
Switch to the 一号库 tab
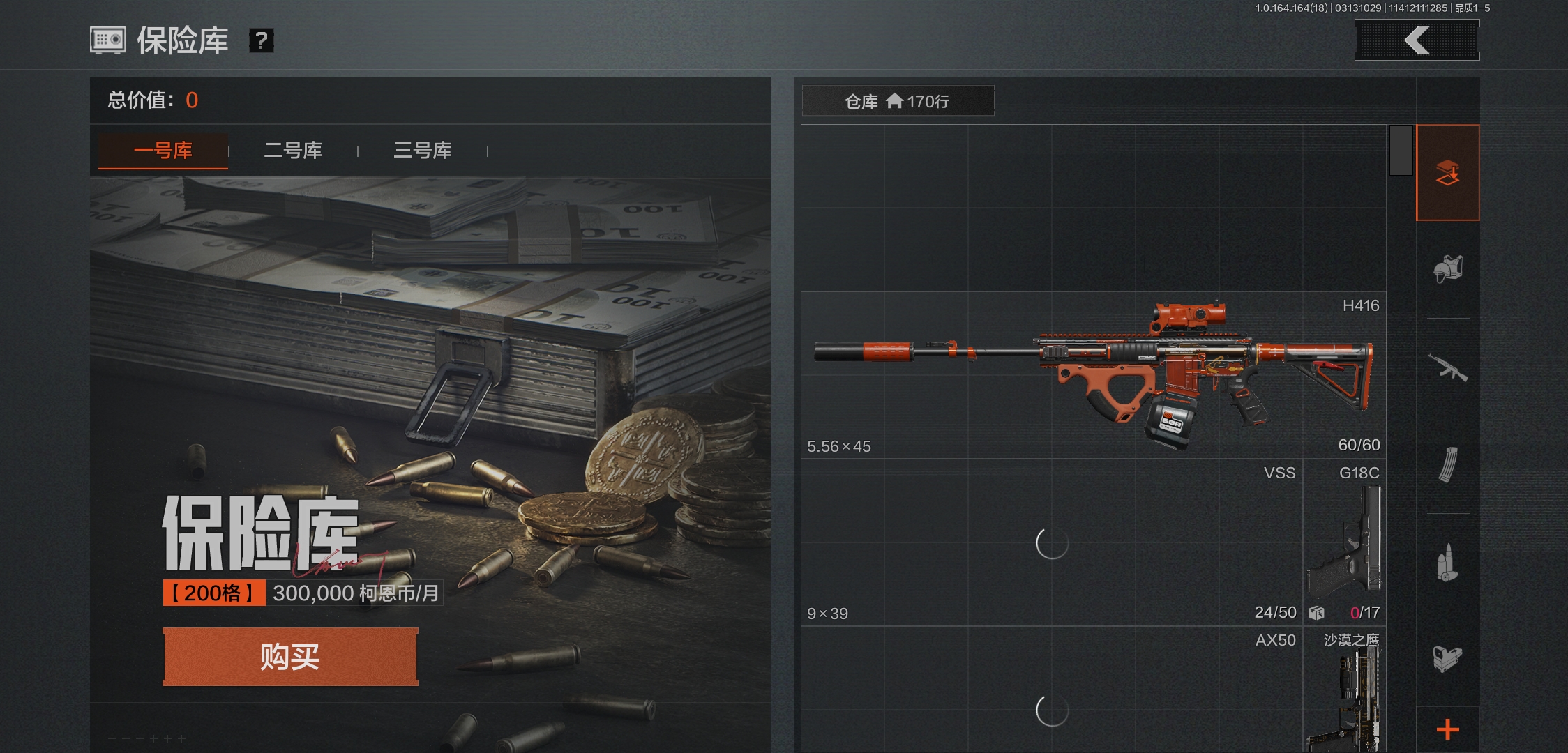coord(163,151)
